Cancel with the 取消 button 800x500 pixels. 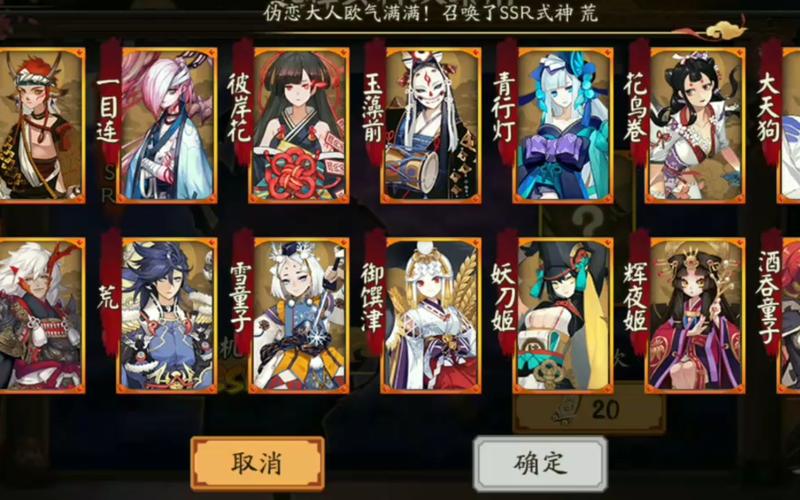click(257, 463)
